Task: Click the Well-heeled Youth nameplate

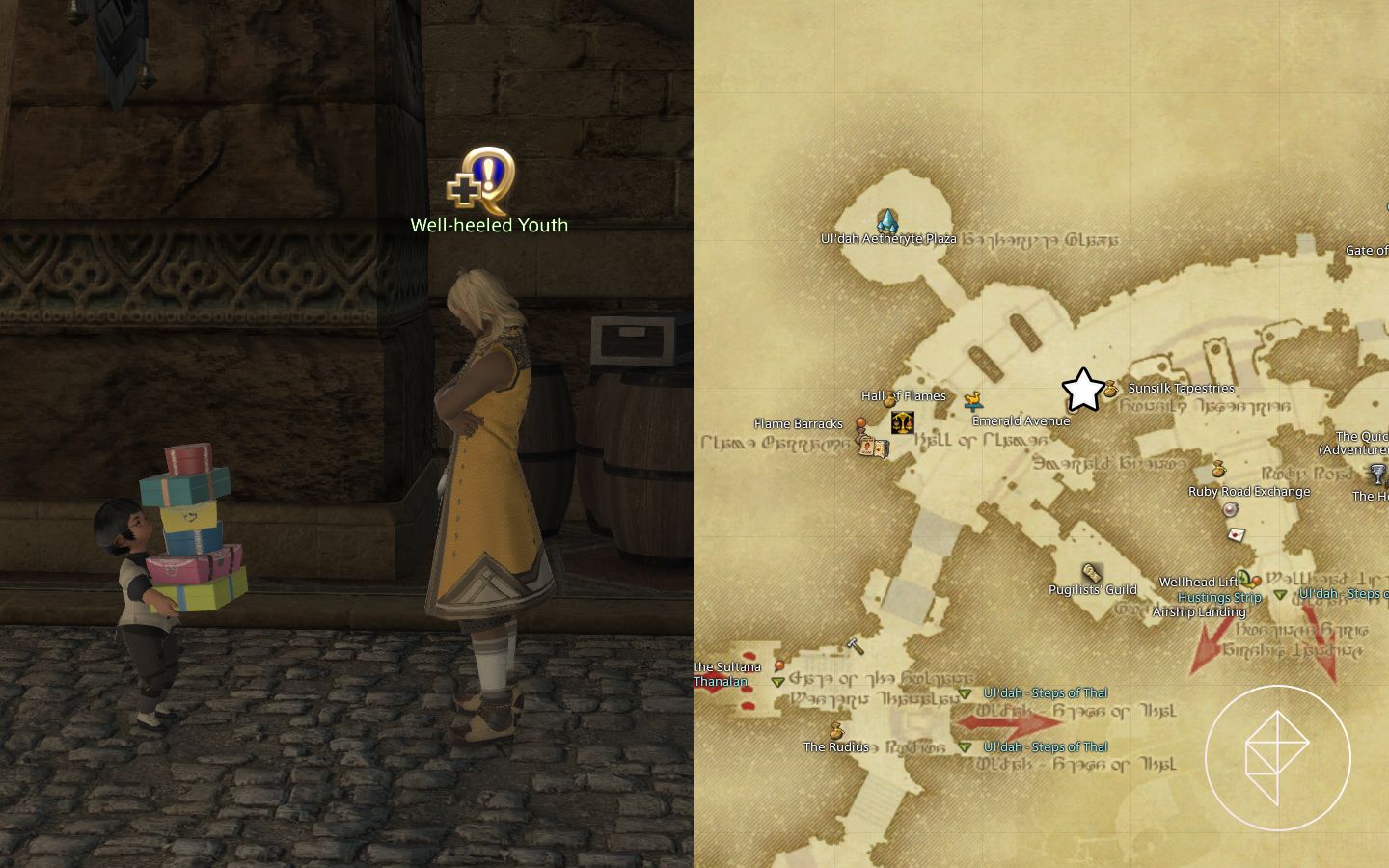Action: [x=490, y=225]
